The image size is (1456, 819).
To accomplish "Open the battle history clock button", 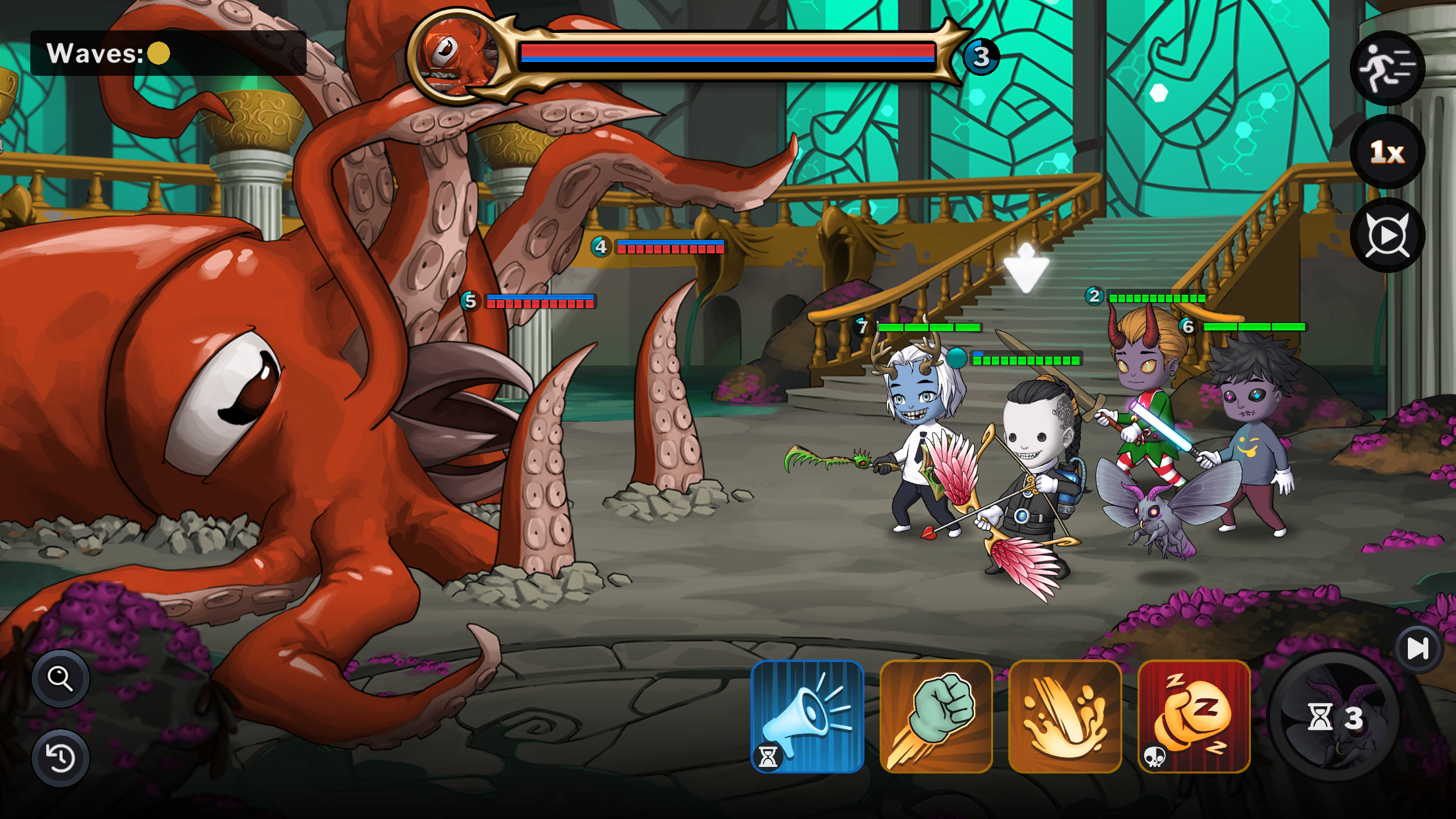I will click(61, 758).
